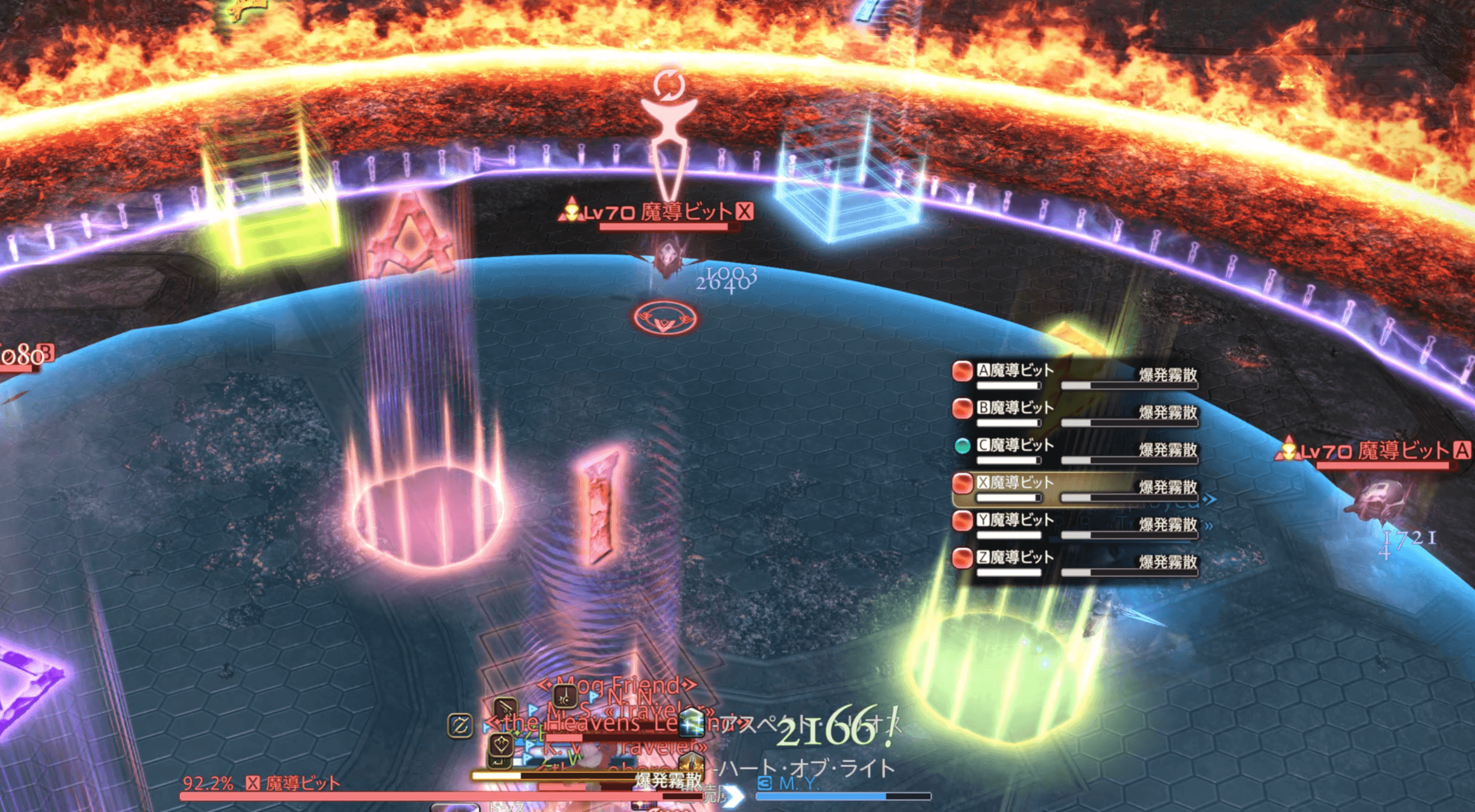Screen dimensions: 1475x812
Task: Click the highlighted X魔導ビット enemy list row
Action: click(1015, 483)
